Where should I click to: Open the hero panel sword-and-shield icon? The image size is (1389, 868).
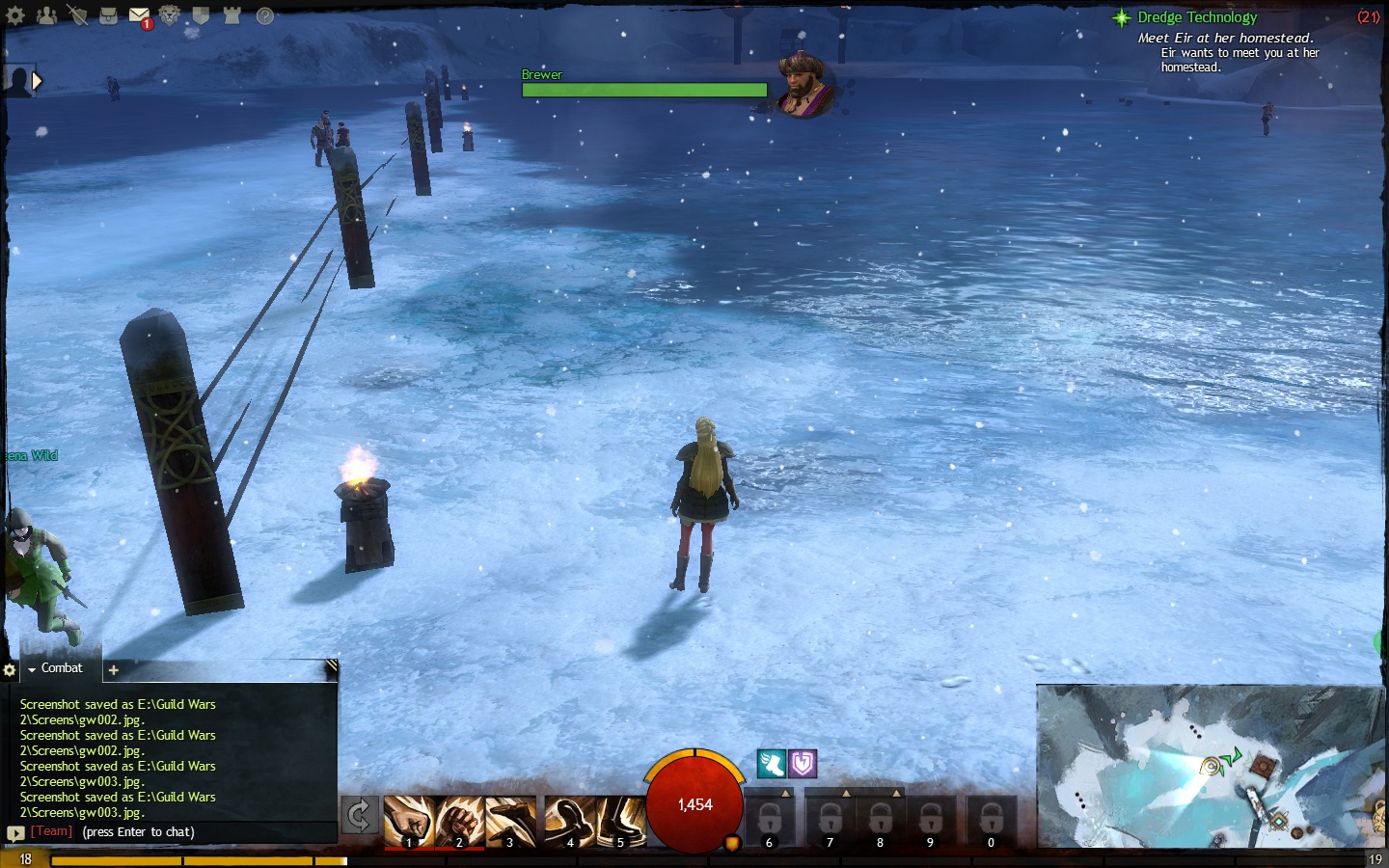(x=77, y=15)
